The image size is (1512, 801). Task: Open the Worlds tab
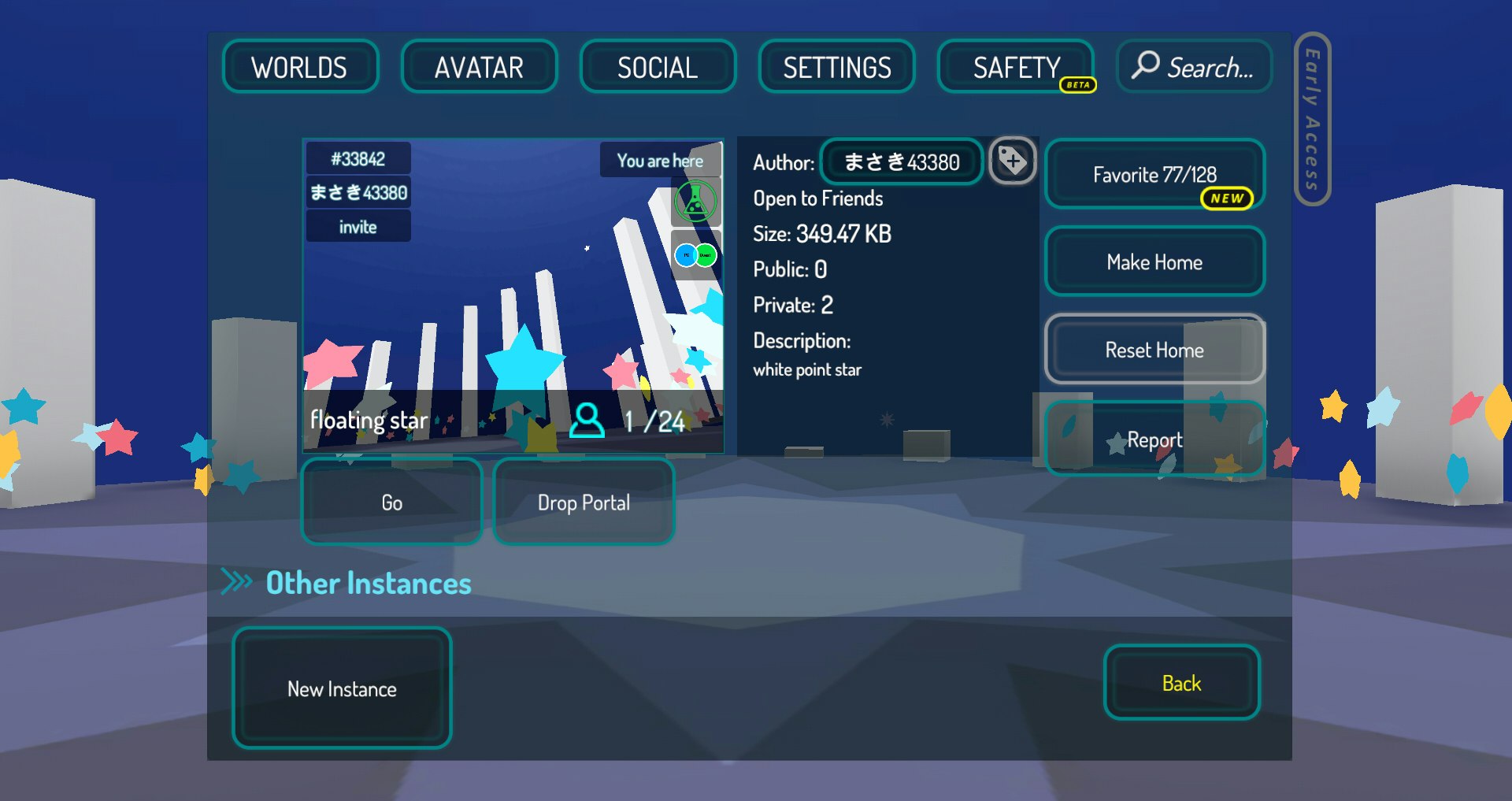[300, 67]
